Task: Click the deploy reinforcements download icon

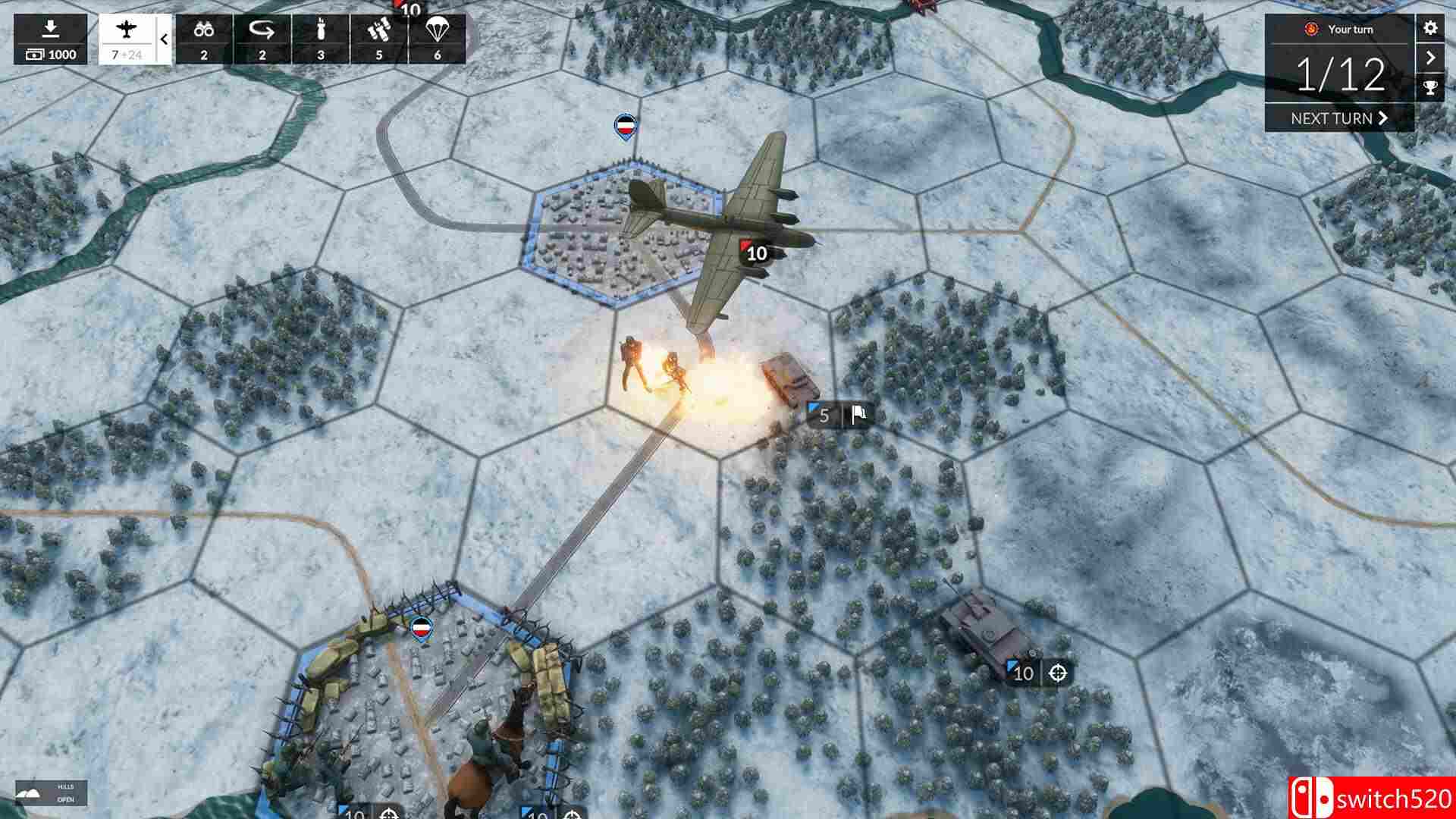Action: click(49, 27)
